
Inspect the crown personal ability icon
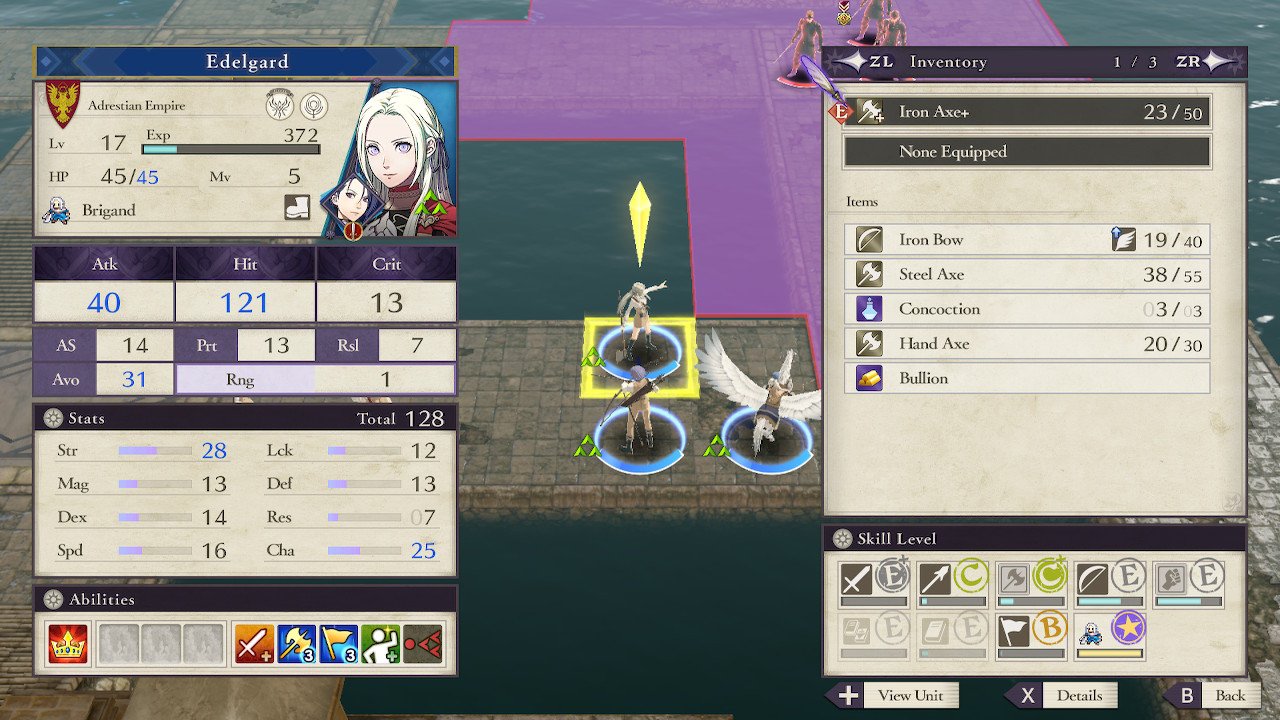tap(68, 645)
